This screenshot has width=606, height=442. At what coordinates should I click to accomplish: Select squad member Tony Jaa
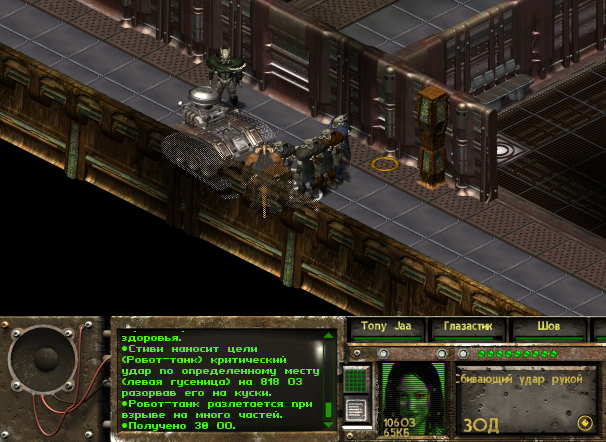click(x=386, y=327)
